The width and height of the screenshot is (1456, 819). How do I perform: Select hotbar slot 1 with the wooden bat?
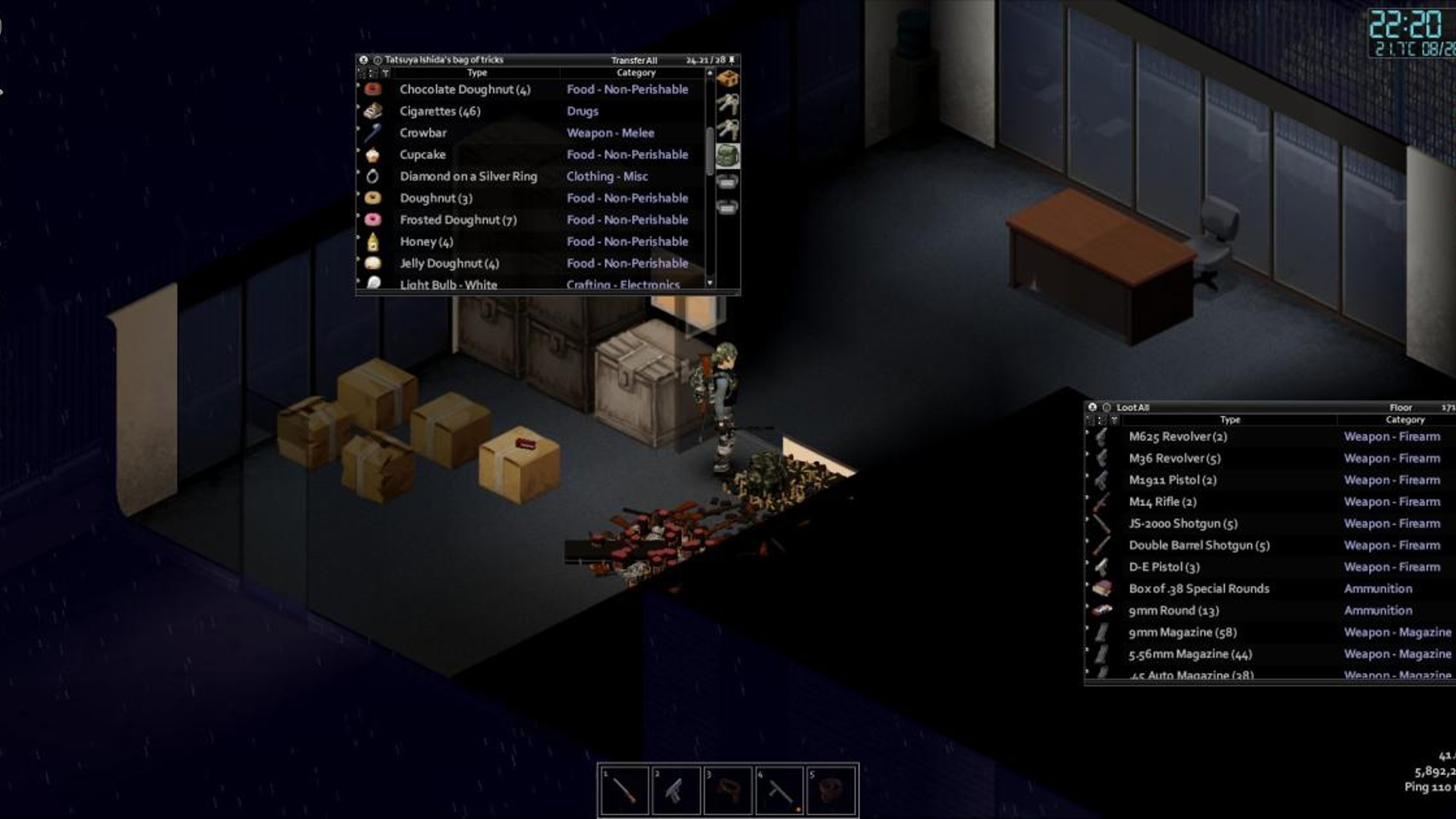(624, 790)
